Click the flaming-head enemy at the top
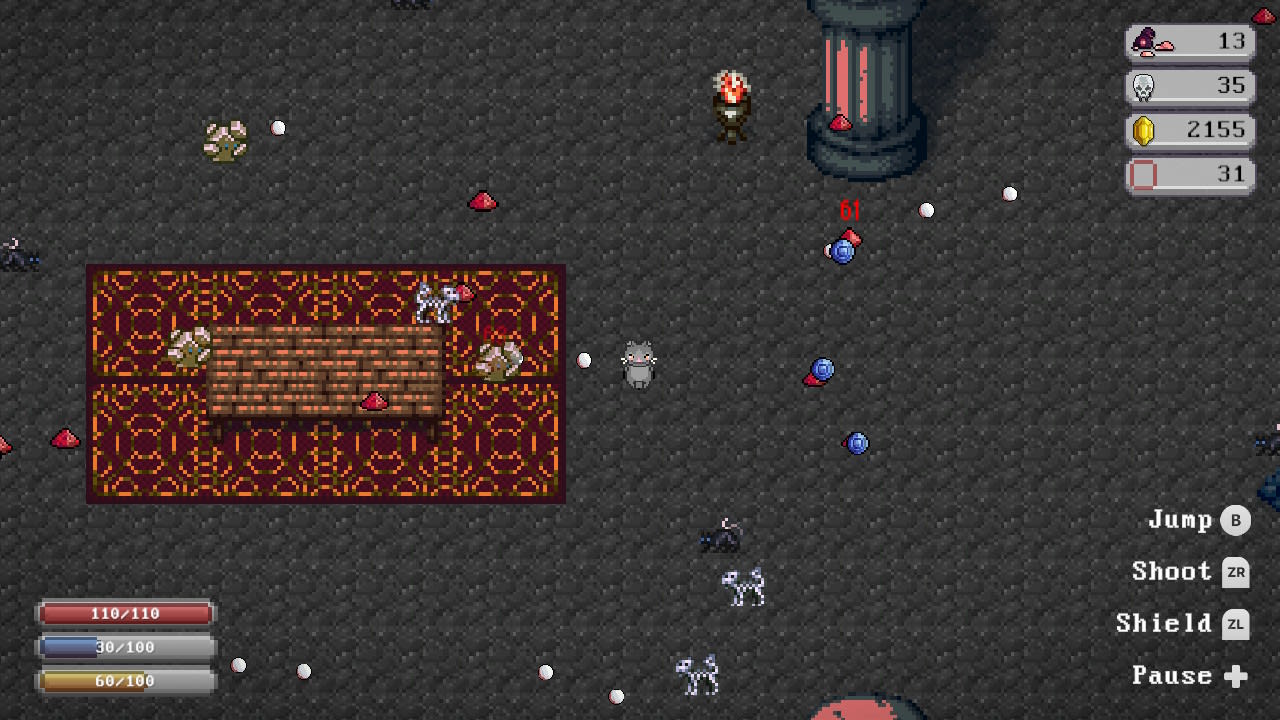The image size is (1280, 720). coord(730,102)
